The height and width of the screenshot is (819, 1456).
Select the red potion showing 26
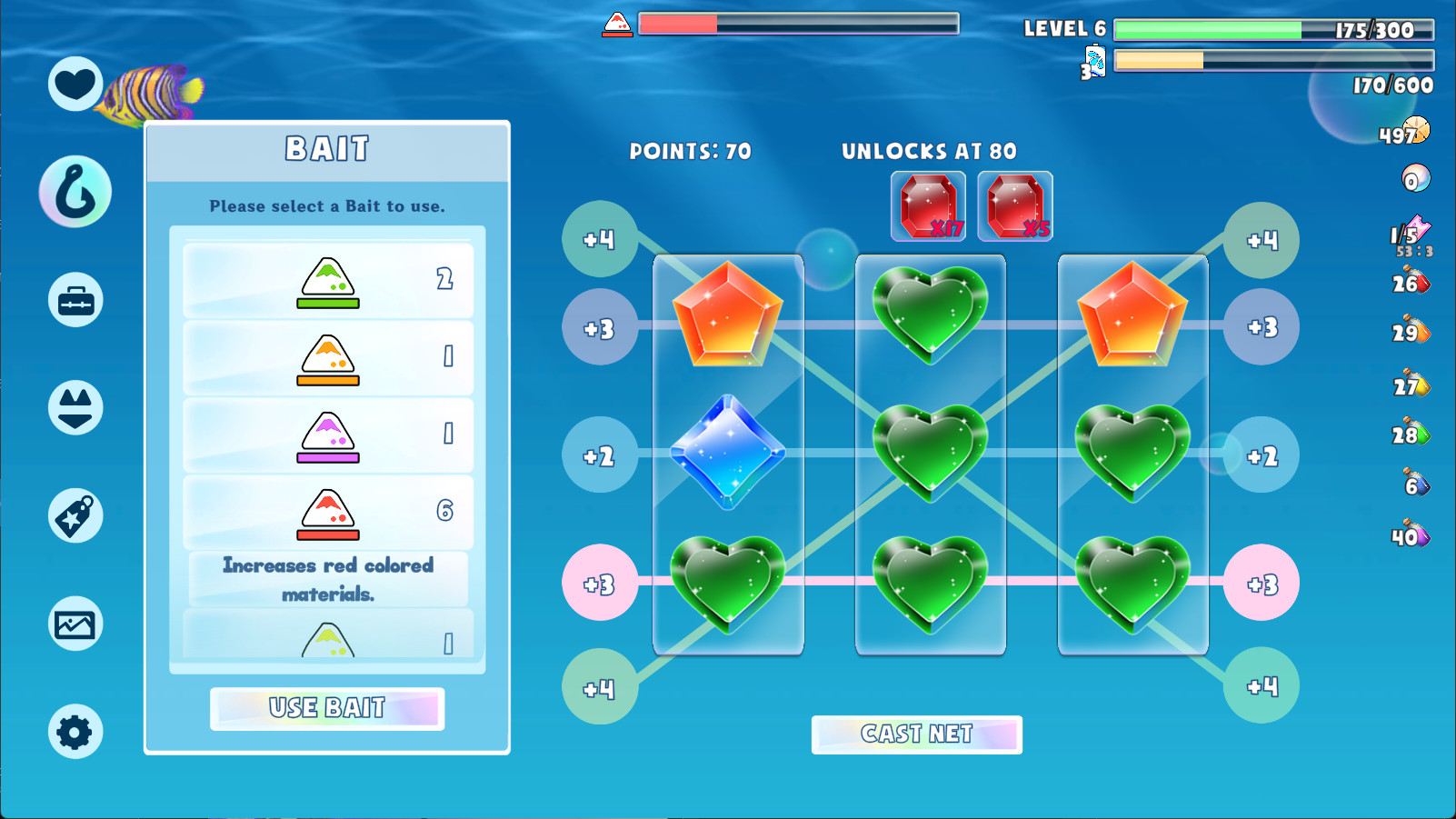[x=1411, y=283]
